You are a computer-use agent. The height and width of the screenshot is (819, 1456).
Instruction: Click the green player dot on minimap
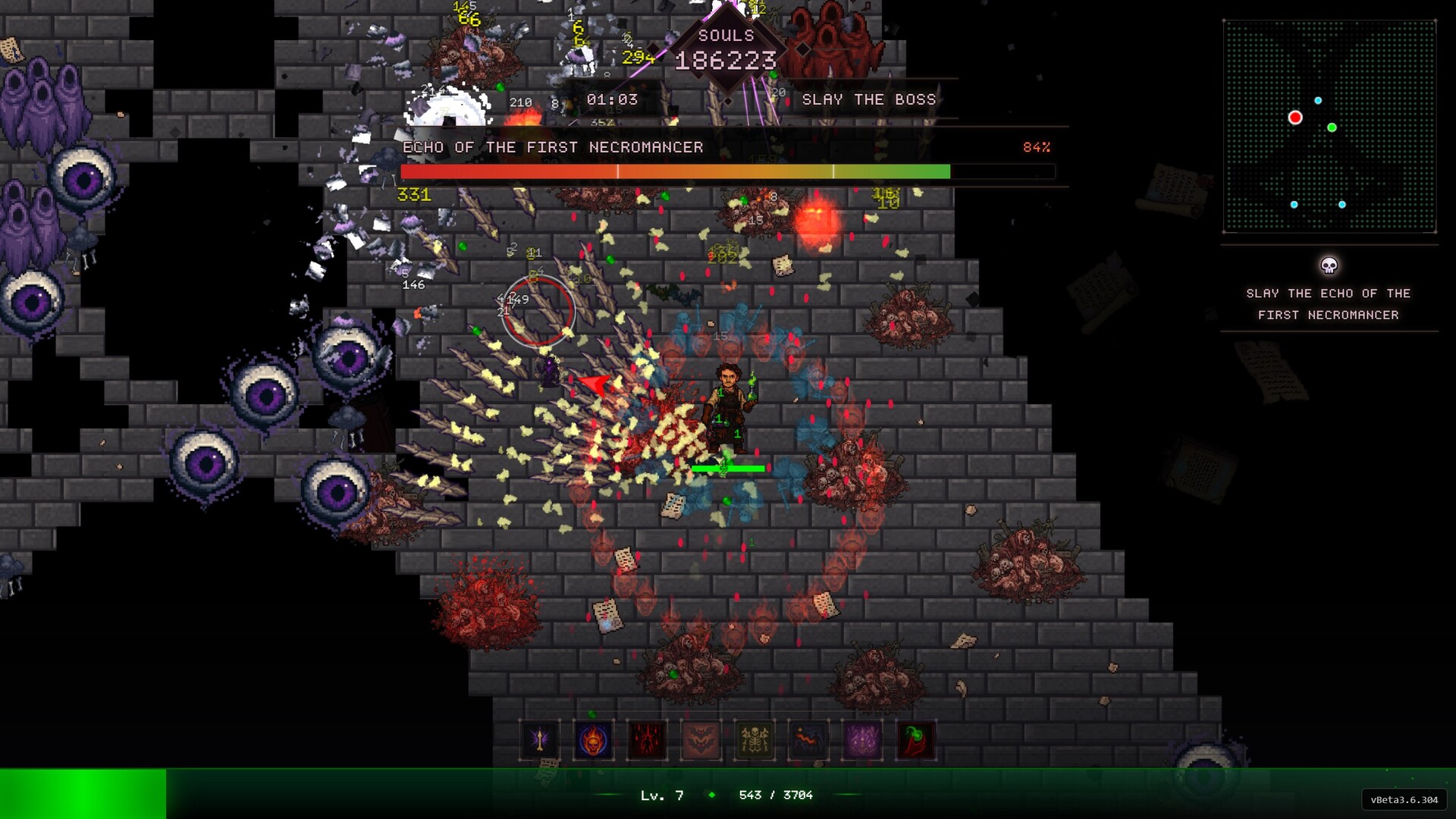coord(1332,127)
